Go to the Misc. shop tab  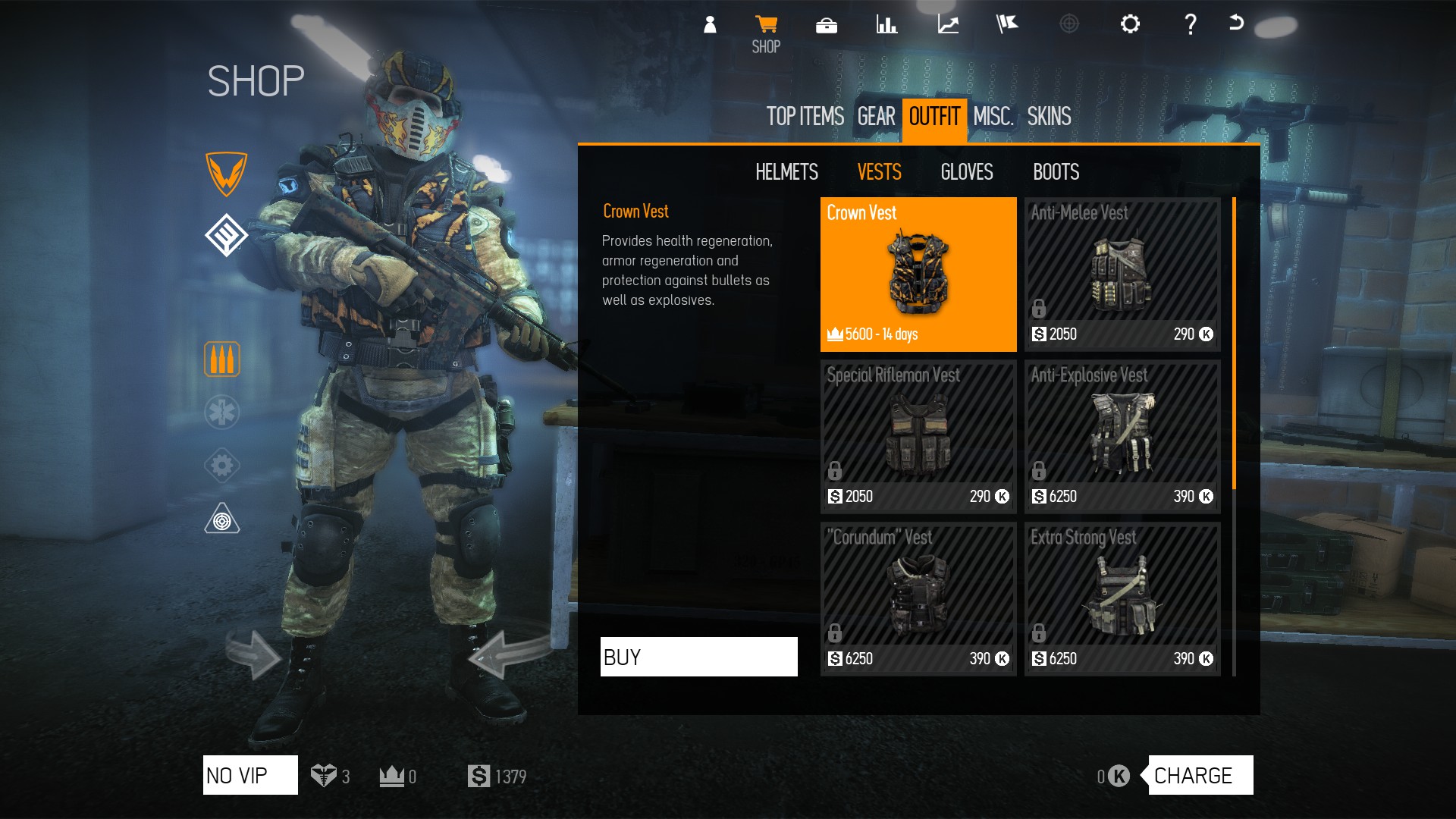[993, 117]
